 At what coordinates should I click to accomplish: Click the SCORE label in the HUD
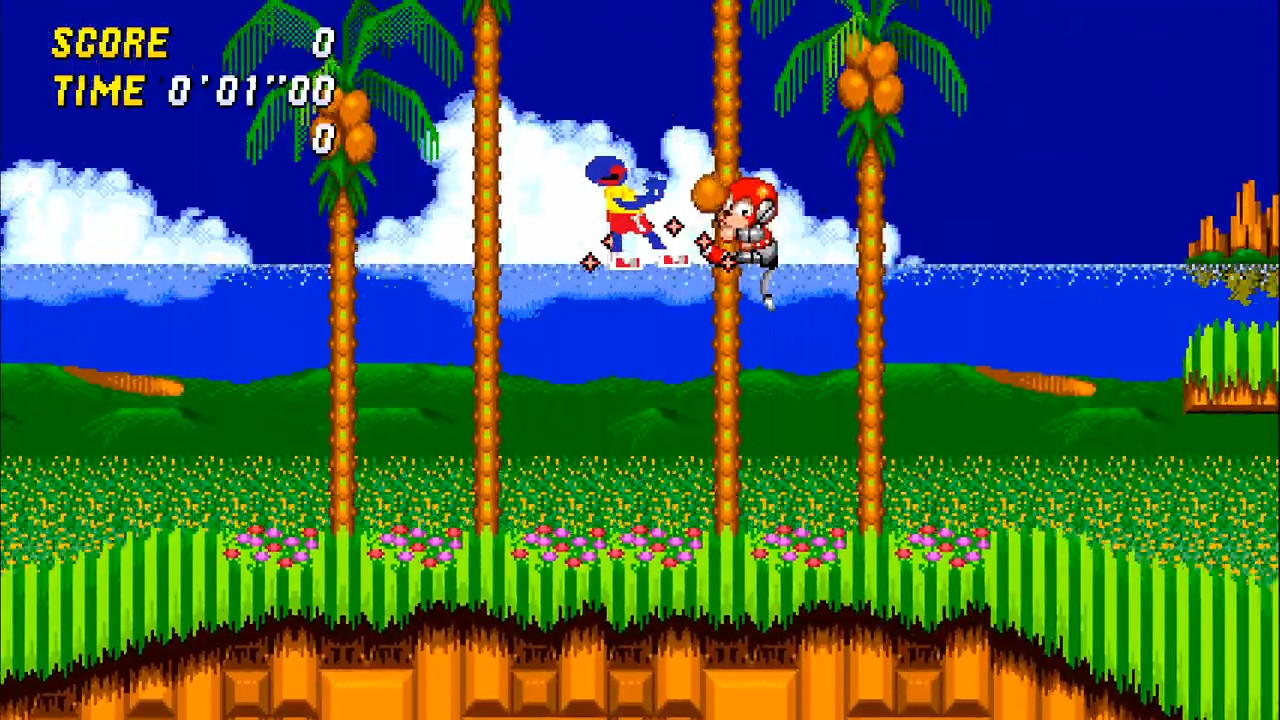coord(110,42)
